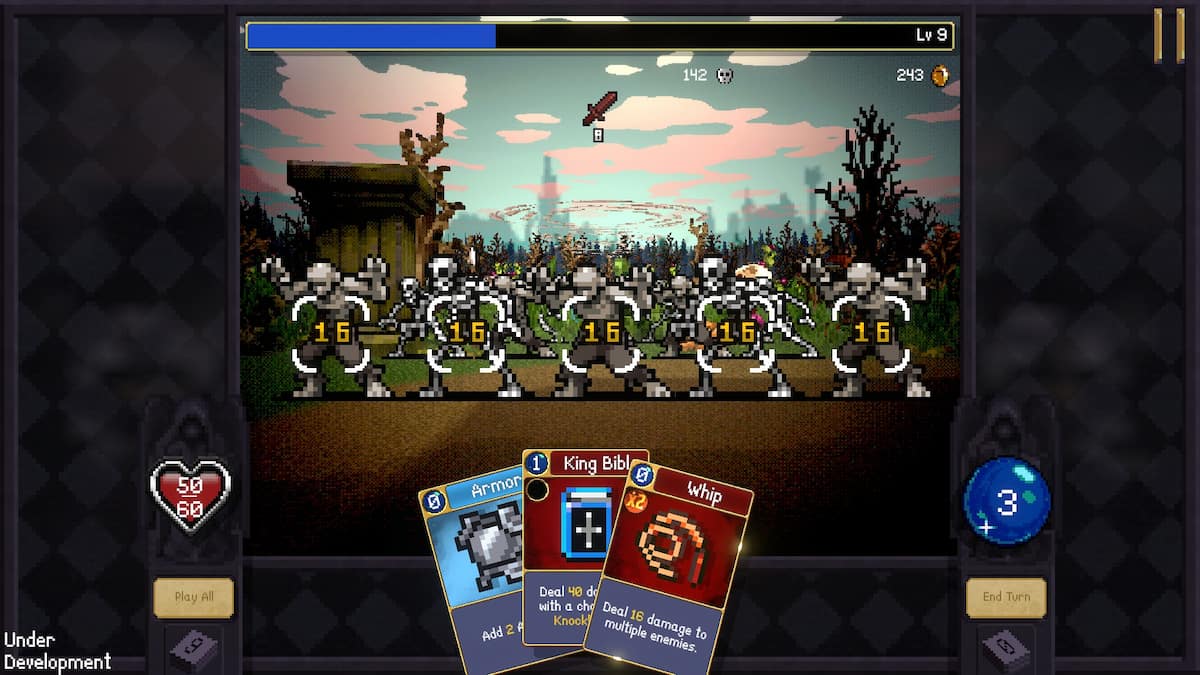Click the Play All button
Screen dimensions: 1200x675
tap(193, 598)
